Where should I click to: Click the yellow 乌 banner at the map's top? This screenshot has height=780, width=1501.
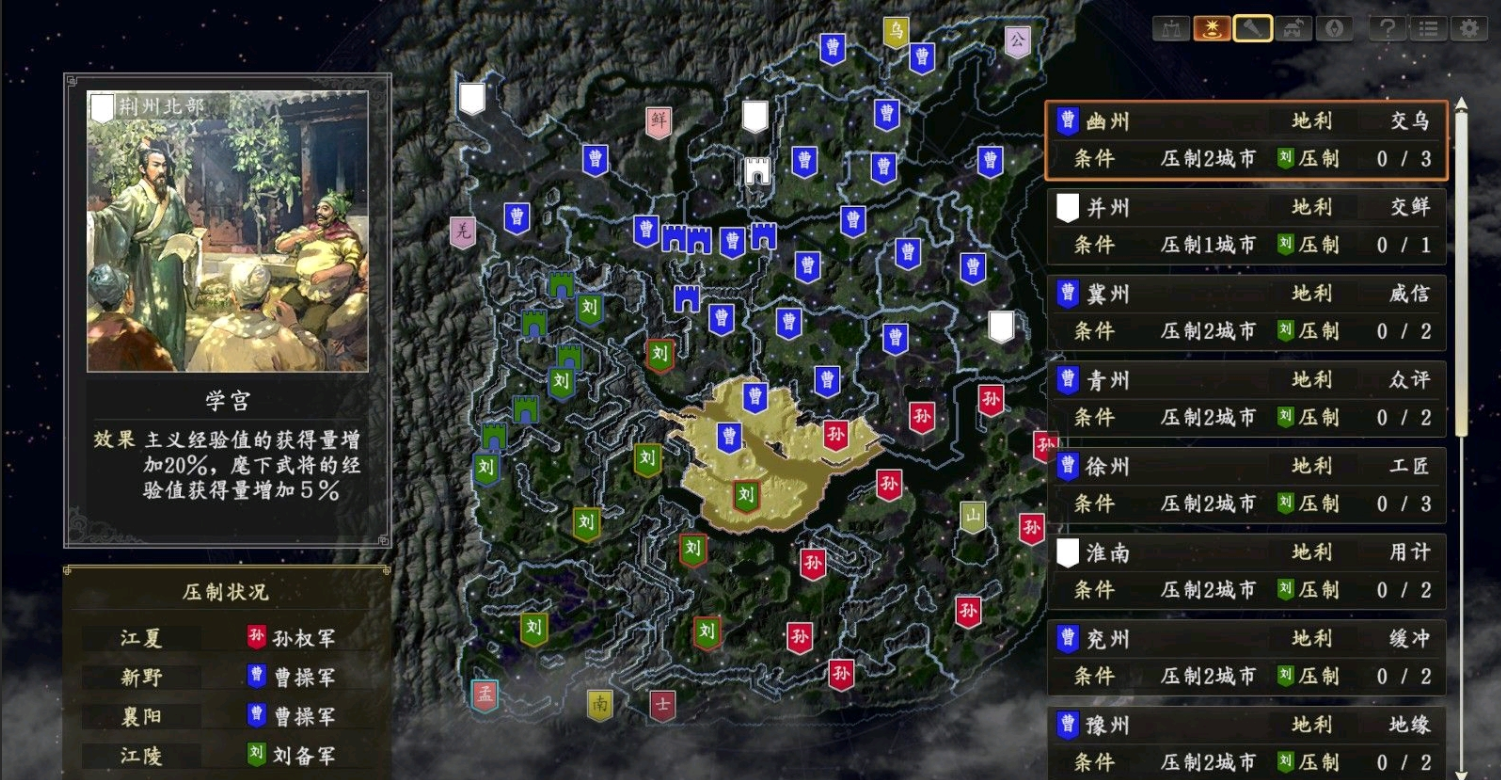click(x=895, y=30)
